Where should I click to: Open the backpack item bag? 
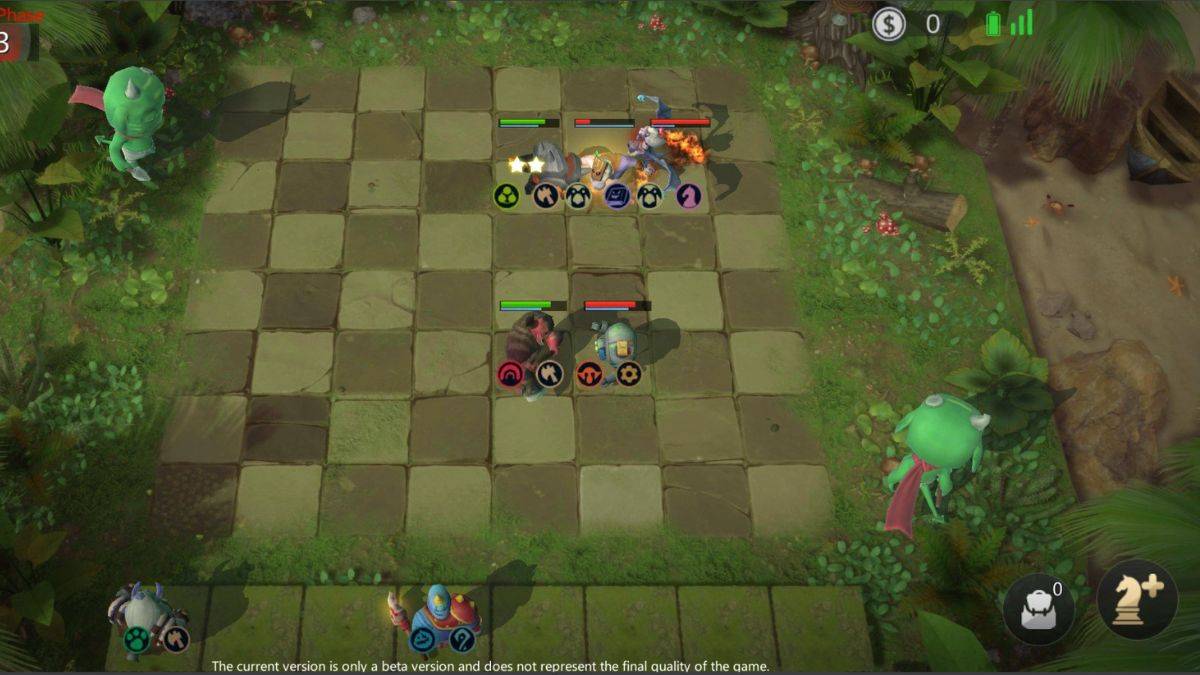(x=1039, y=609)
